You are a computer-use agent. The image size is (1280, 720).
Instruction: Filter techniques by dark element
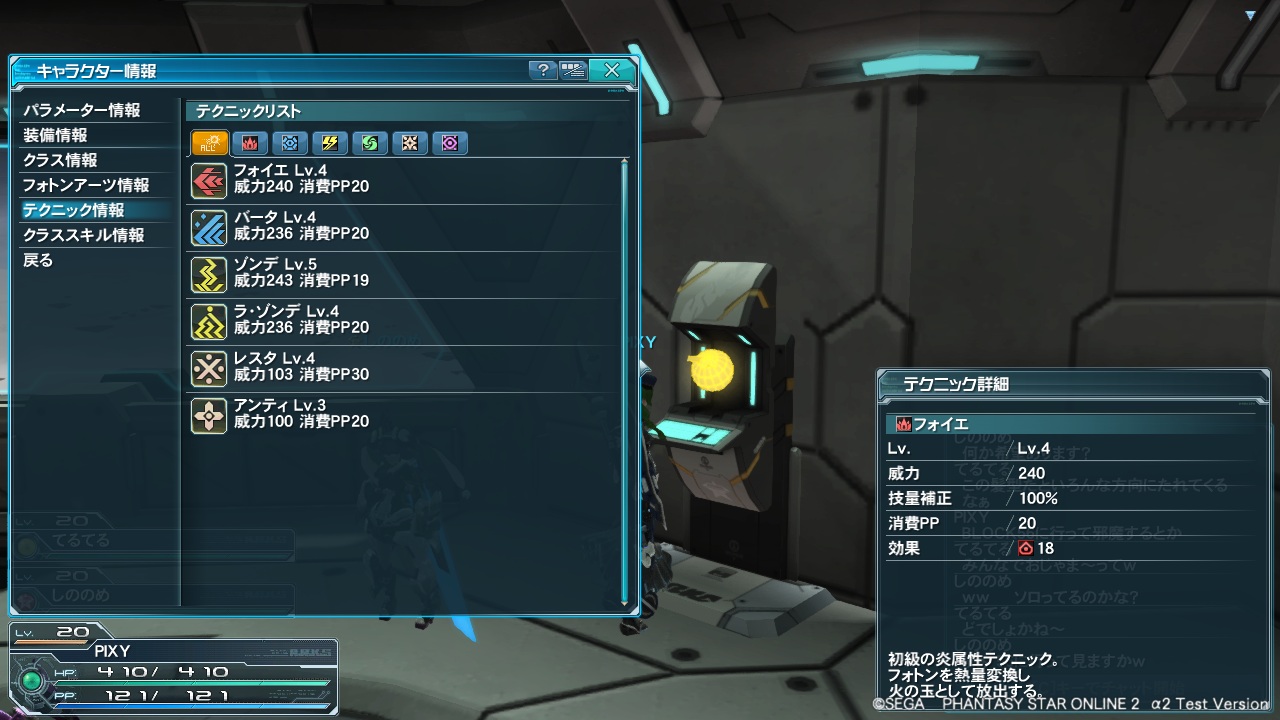click(x=450, y=143)
